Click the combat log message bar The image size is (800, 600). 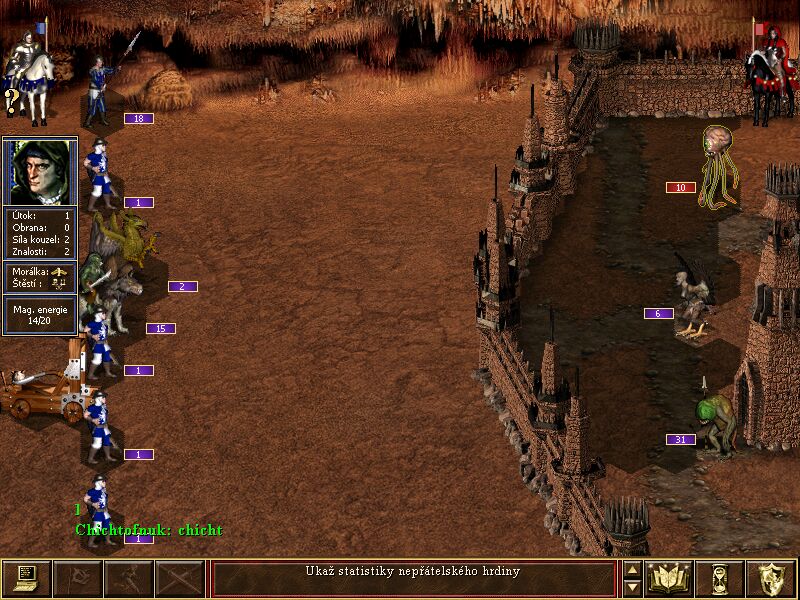click(414, 579)
